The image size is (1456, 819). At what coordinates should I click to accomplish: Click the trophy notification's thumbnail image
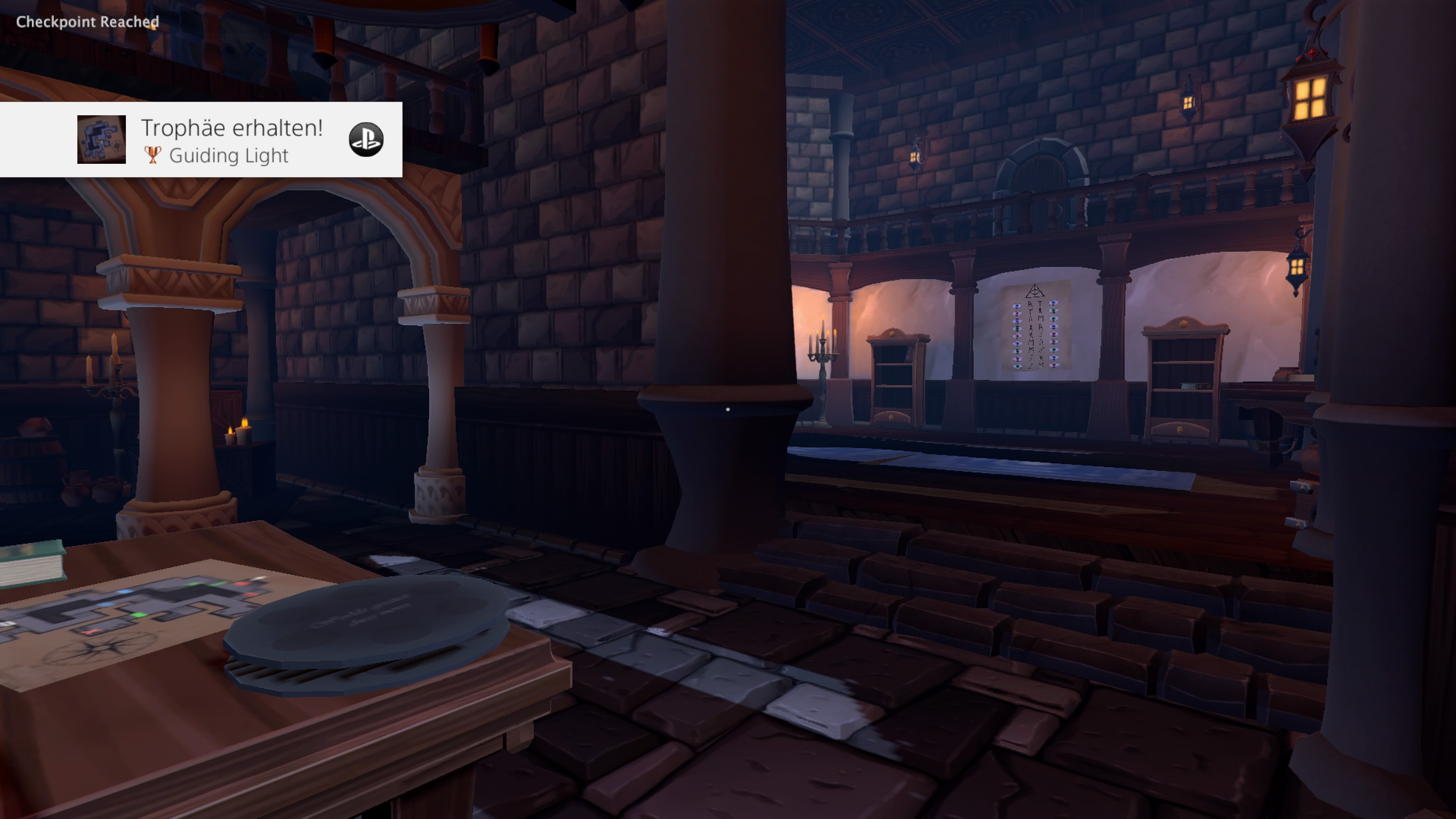(102, 140)
